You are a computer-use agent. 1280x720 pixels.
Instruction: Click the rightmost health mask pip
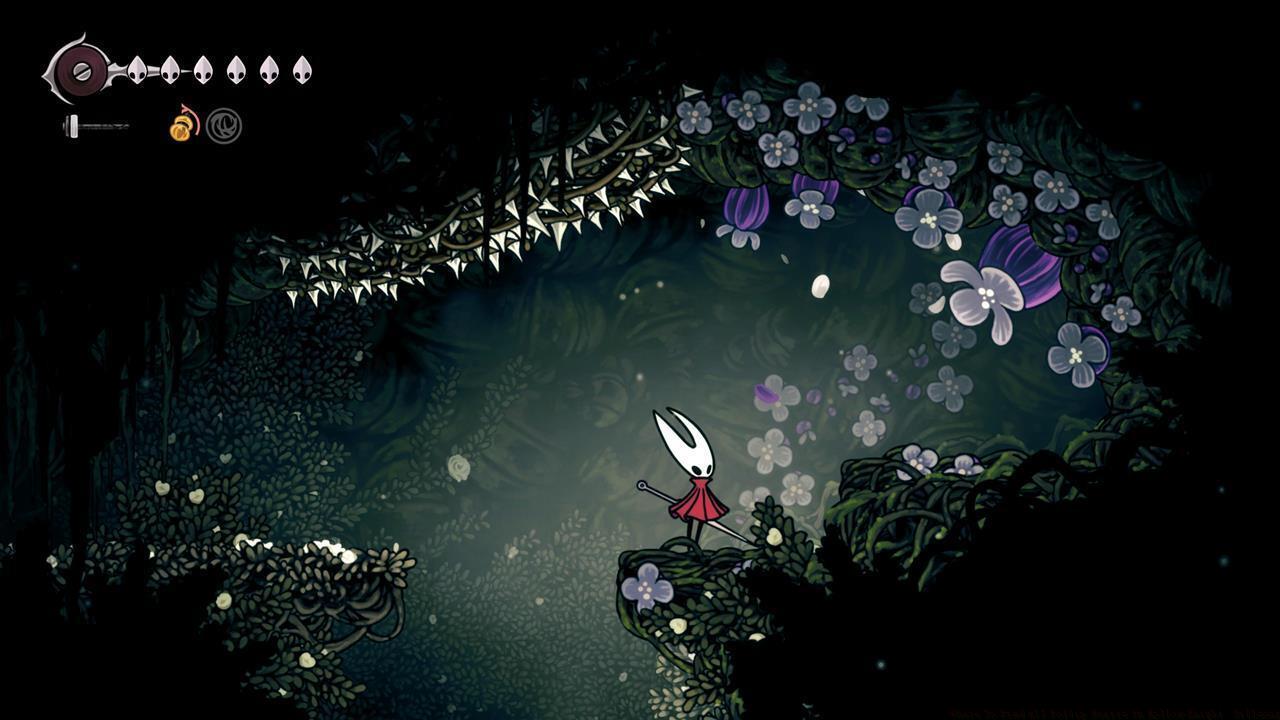302,71
